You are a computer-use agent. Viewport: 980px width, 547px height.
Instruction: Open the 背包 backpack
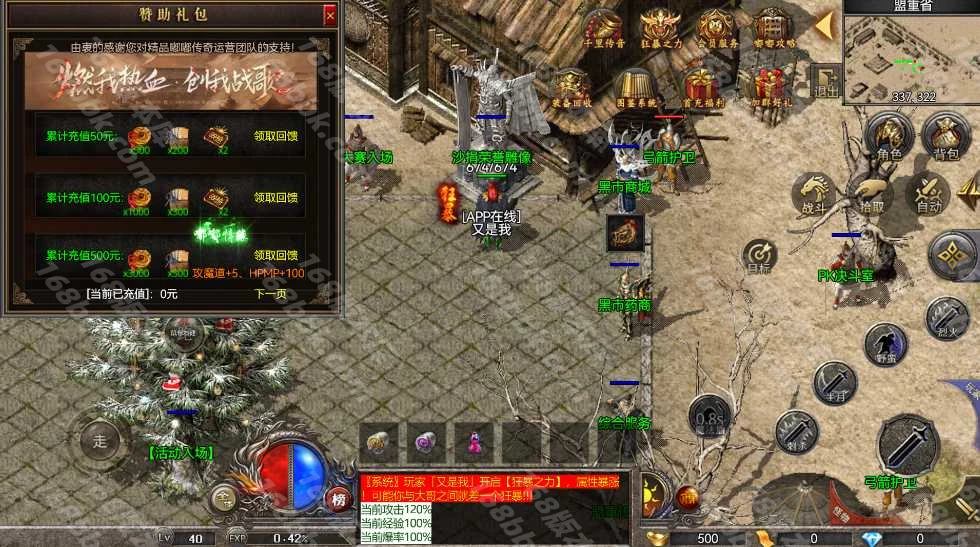click(x=945, y=136)
